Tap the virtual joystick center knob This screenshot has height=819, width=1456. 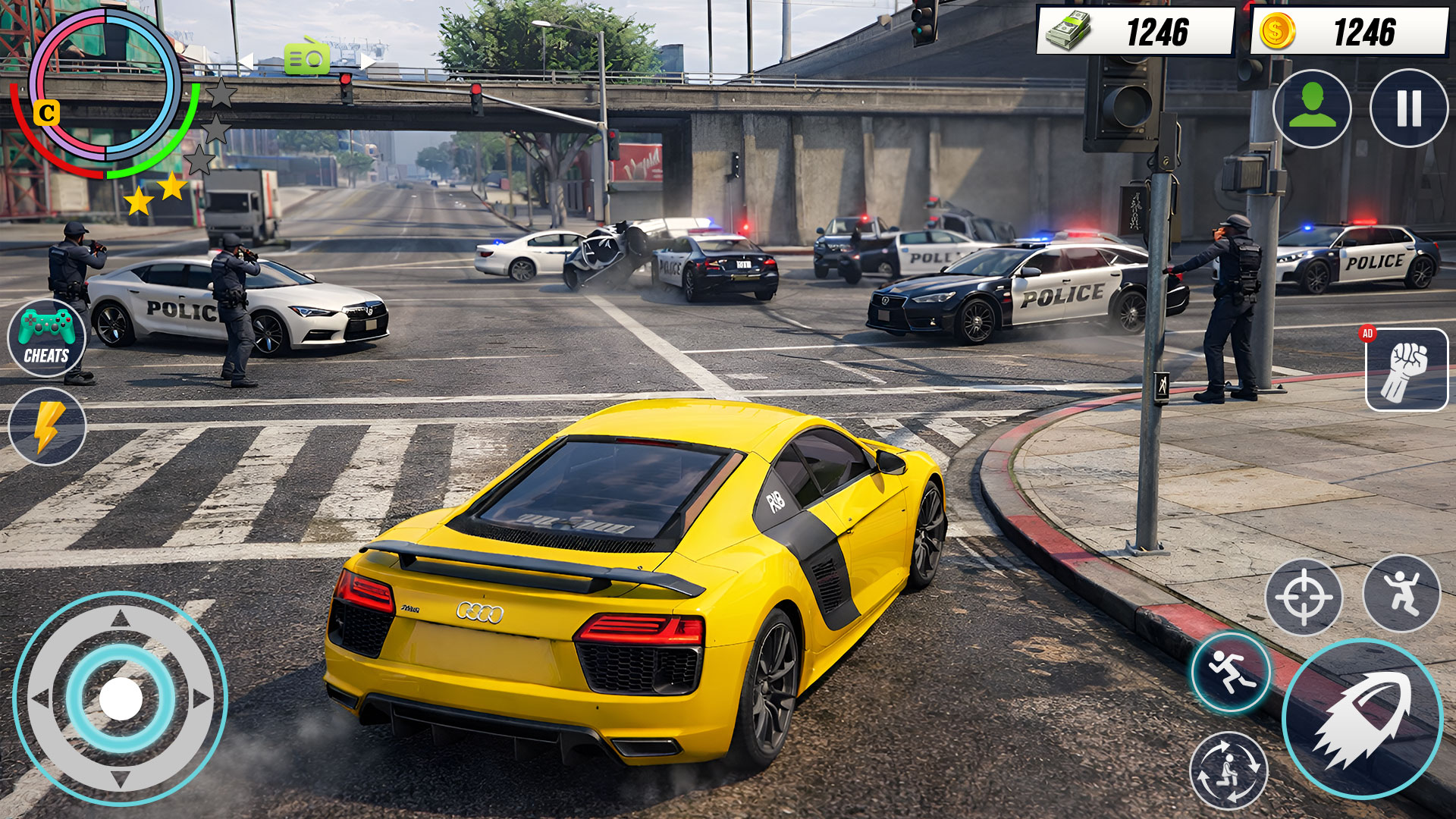point(121,698)
